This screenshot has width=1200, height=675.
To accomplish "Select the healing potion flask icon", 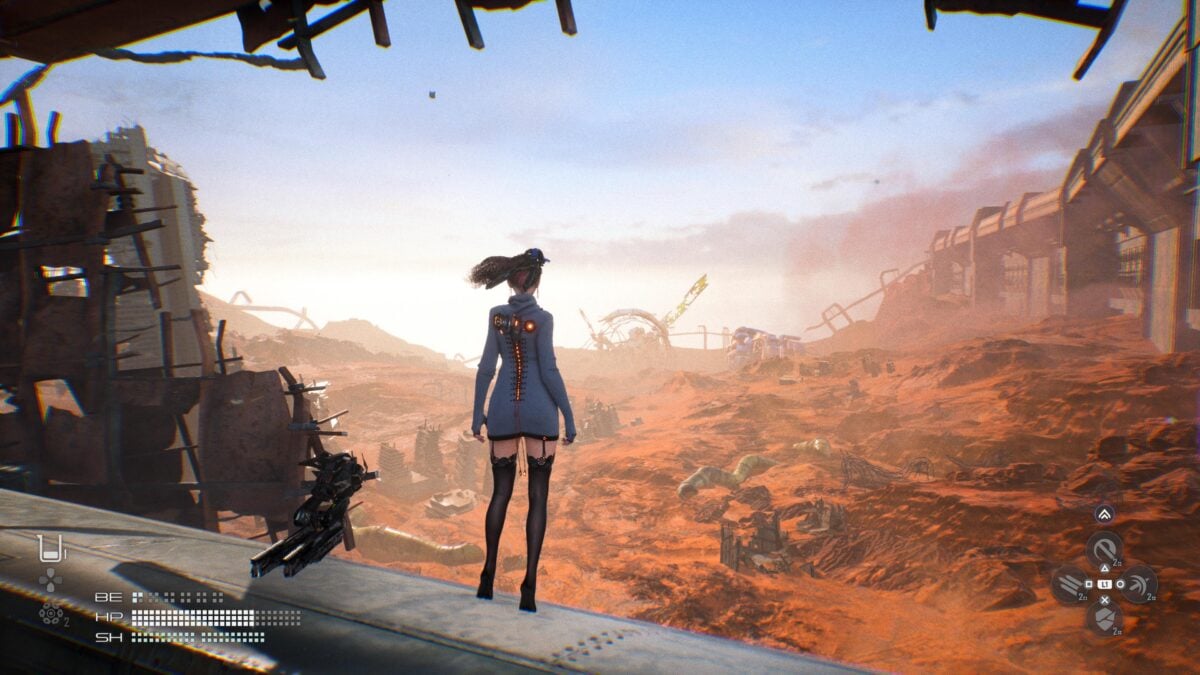I will click(x=50, y=548).
